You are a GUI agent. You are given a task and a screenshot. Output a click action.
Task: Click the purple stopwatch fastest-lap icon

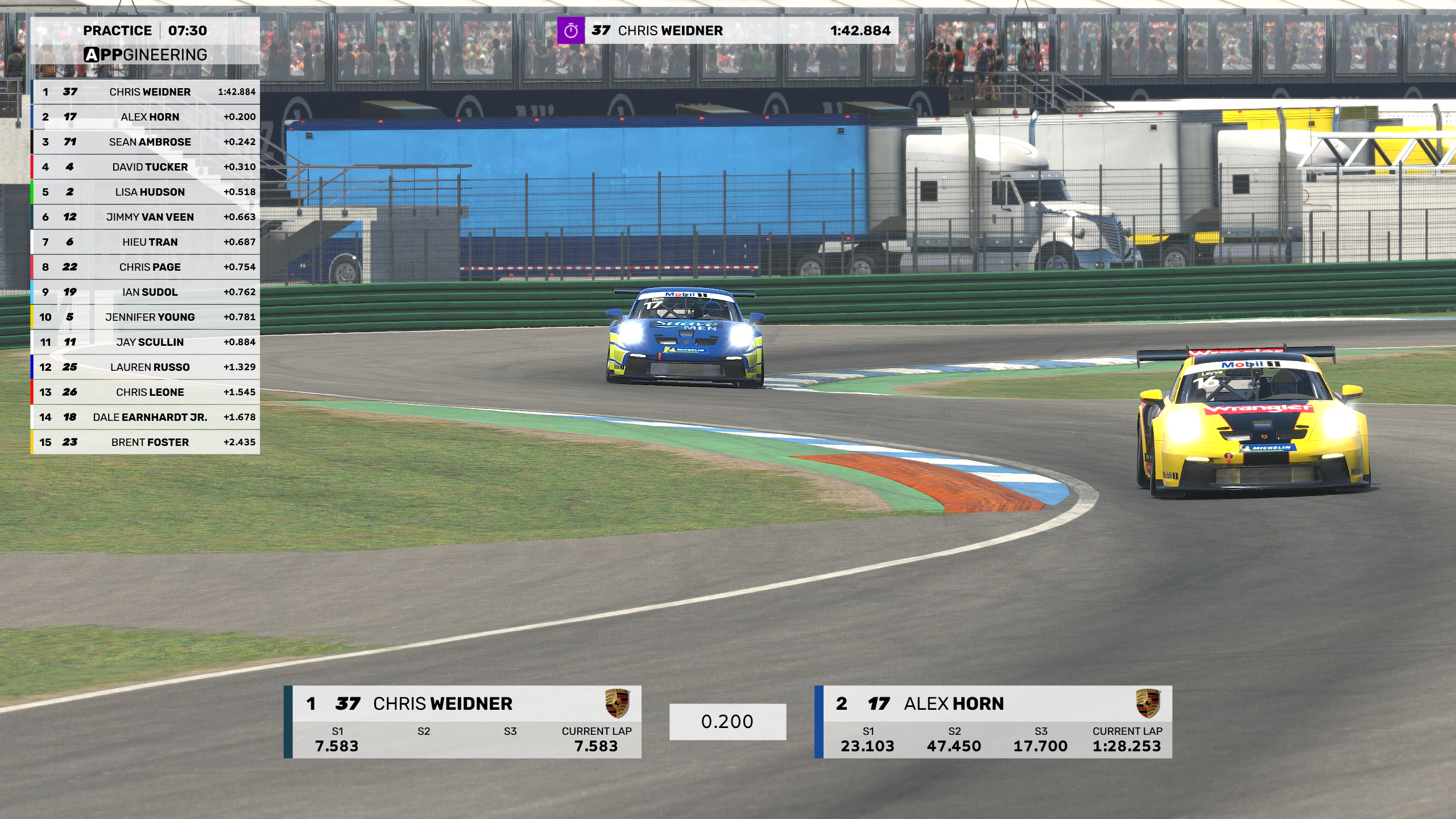(571, 31)
